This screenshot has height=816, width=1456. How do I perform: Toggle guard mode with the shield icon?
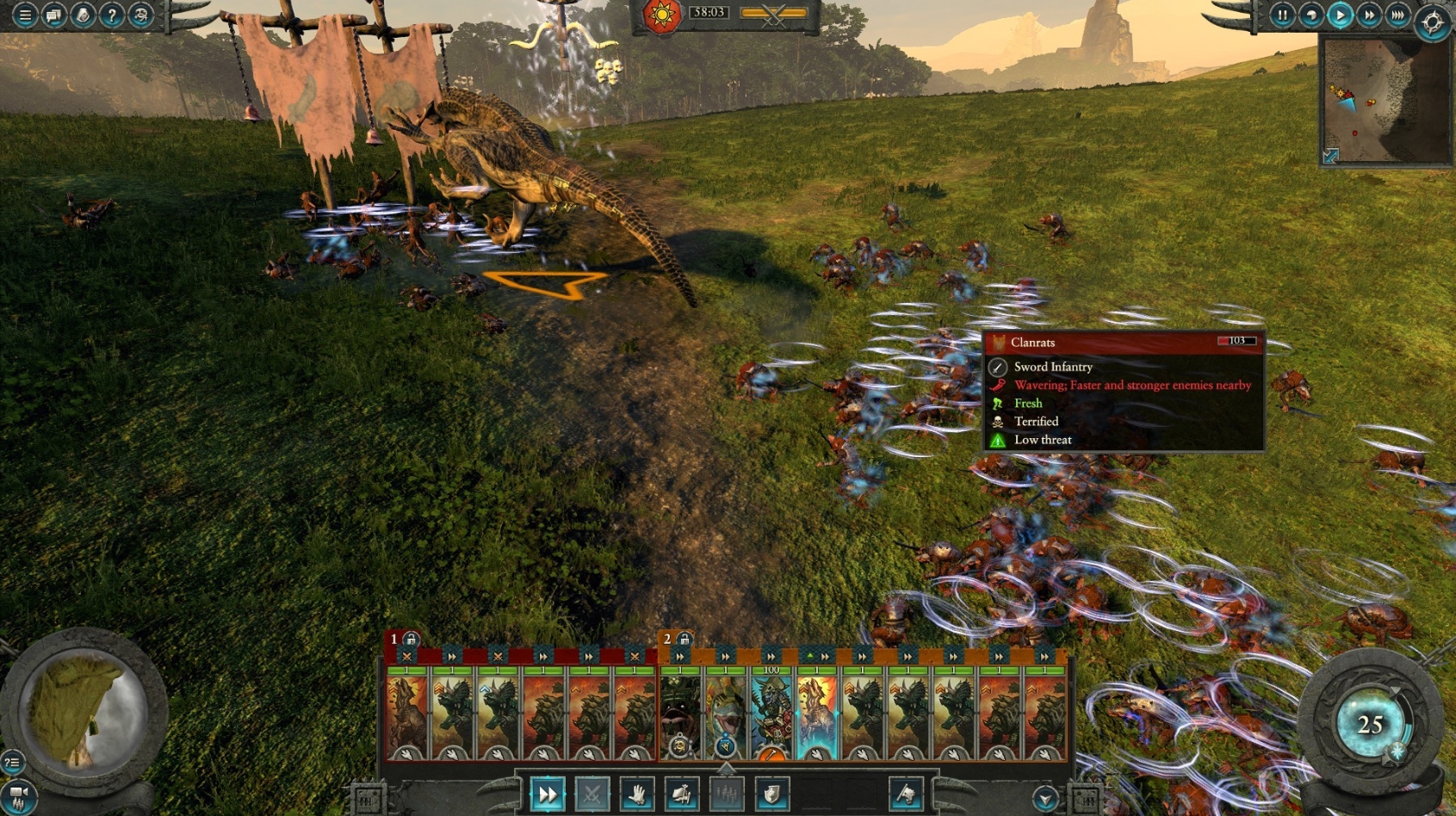pyautogui.click(x=769, y=794)
